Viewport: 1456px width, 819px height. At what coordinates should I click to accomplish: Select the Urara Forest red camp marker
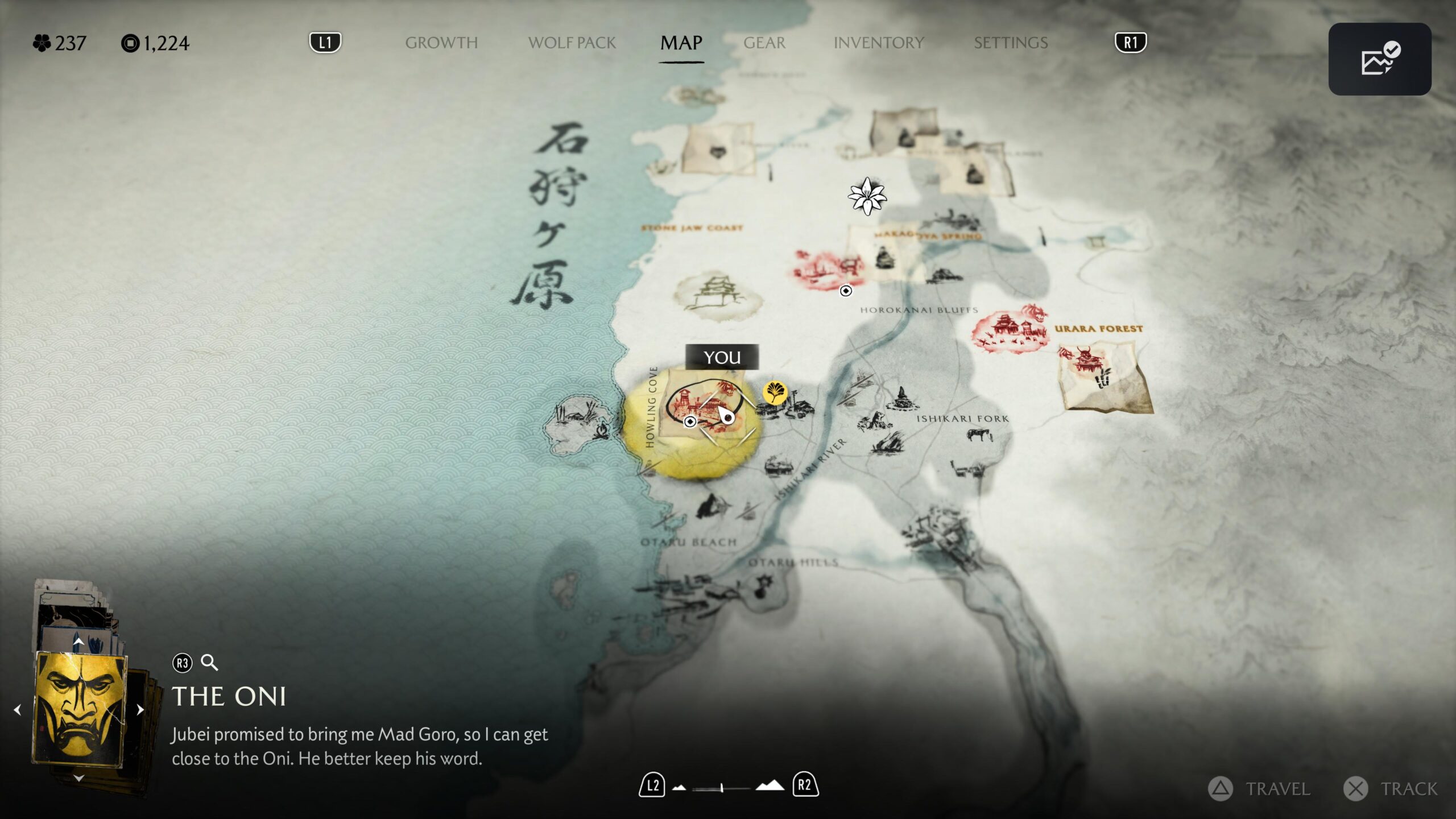pyautogui.click(x=1010, y=331)
